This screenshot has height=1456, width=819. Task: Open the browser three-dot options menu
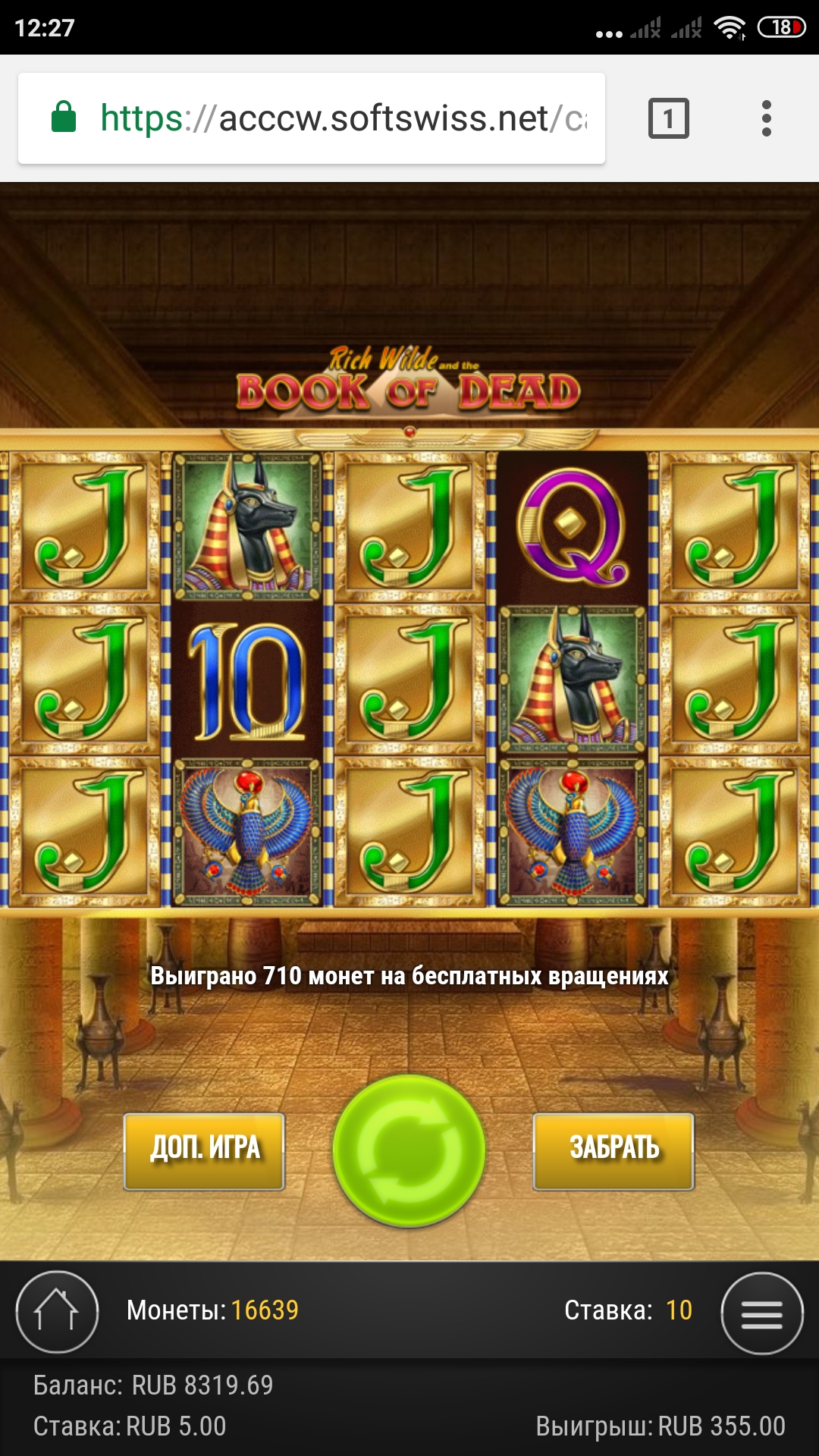tap(767, 118)
